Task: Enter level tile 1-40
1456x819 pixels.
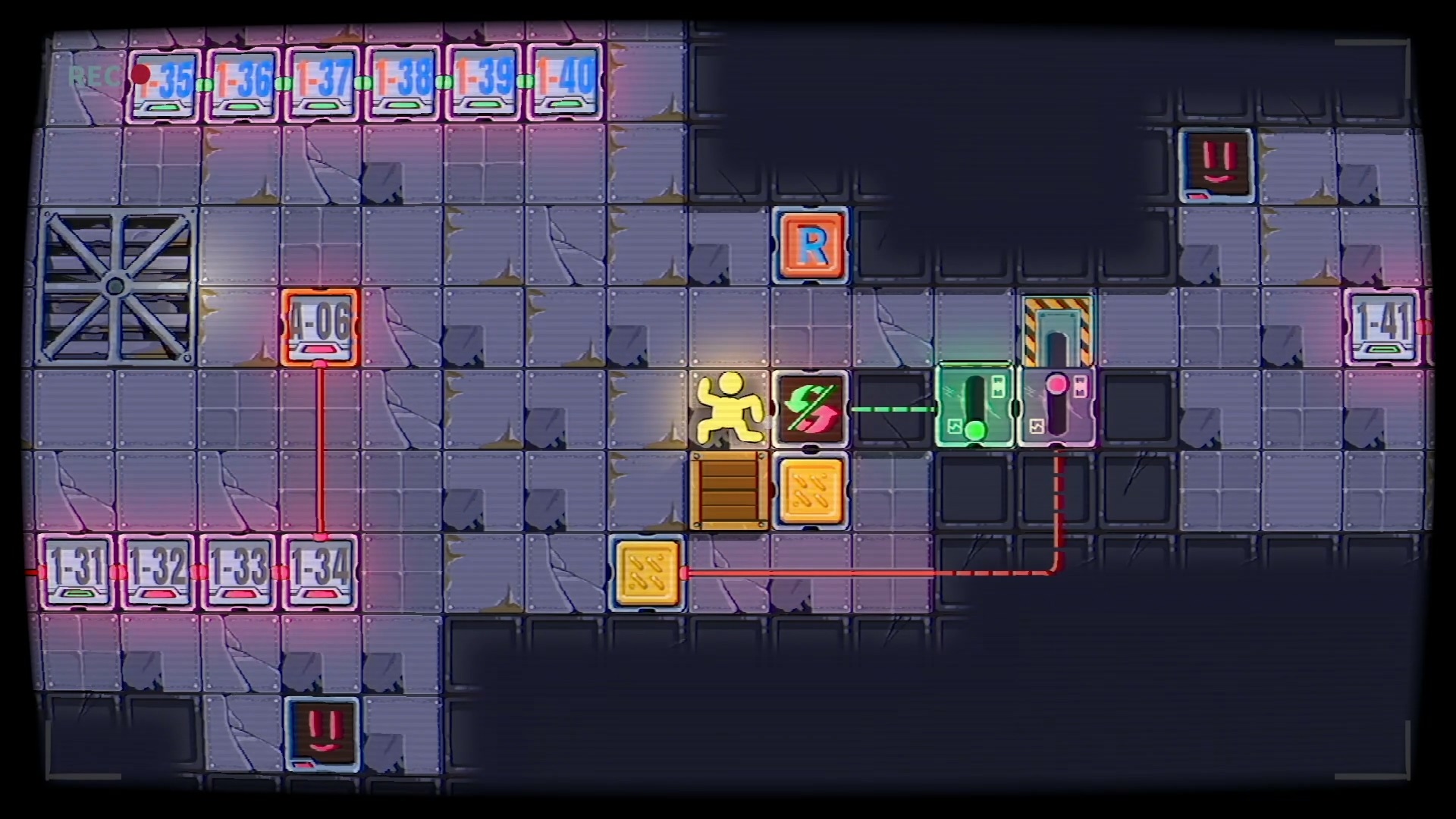Action: coord(565,83)
